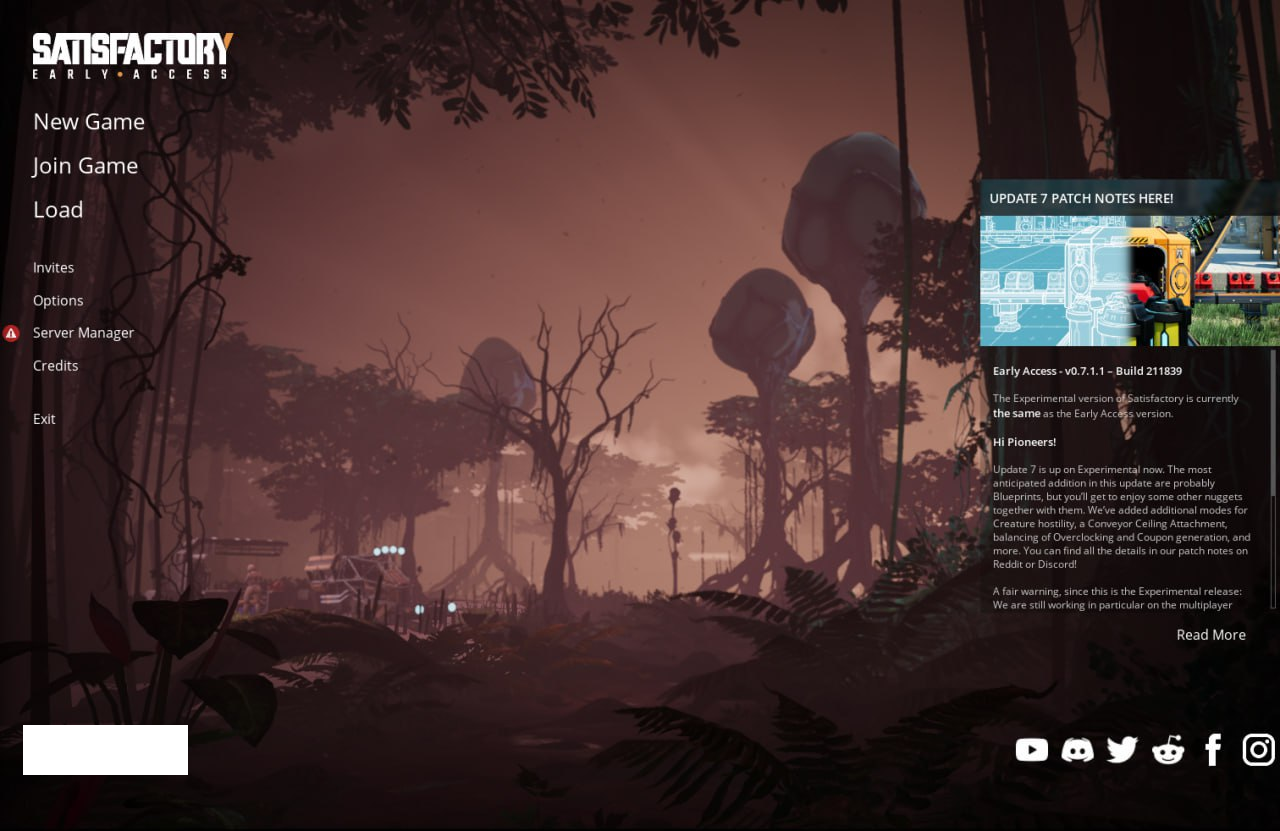Image resolution: width=1280 pixels, height=831 pixels.
Task: View the game Credits
Action: click(x=56, y=366)
